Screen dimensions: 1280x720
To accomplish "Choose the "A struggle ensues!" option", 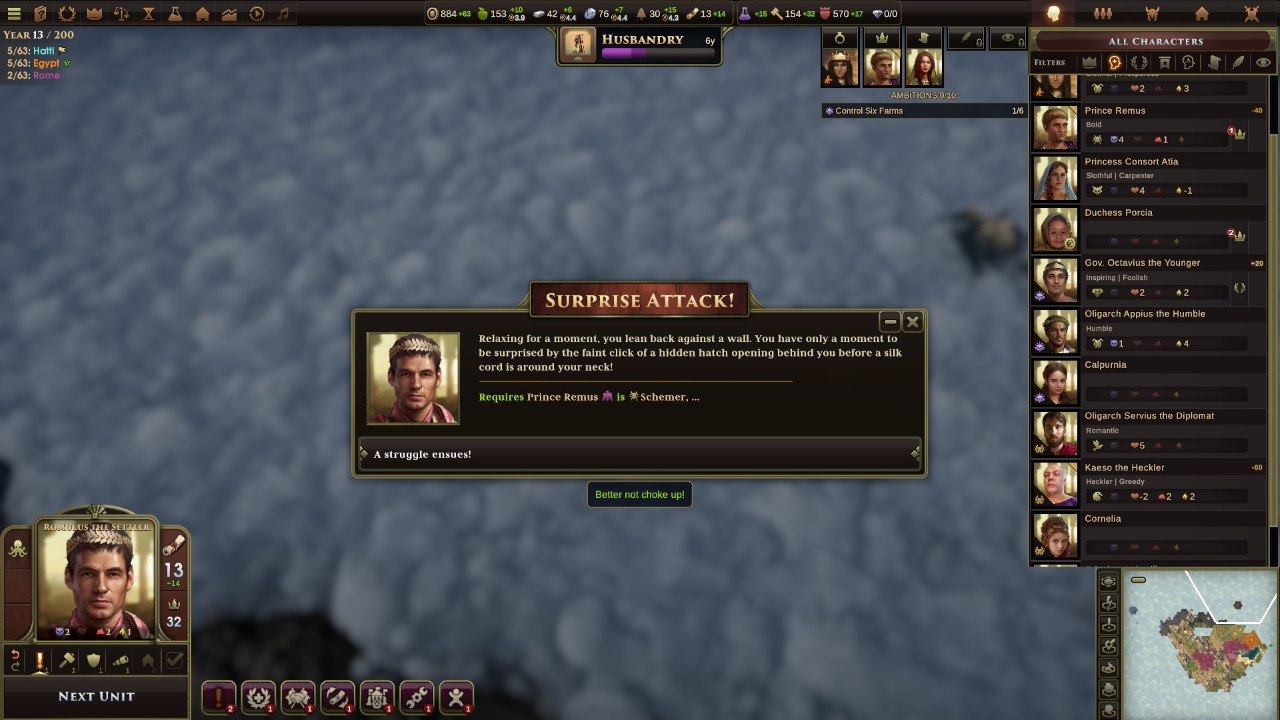I will (639, 454).
